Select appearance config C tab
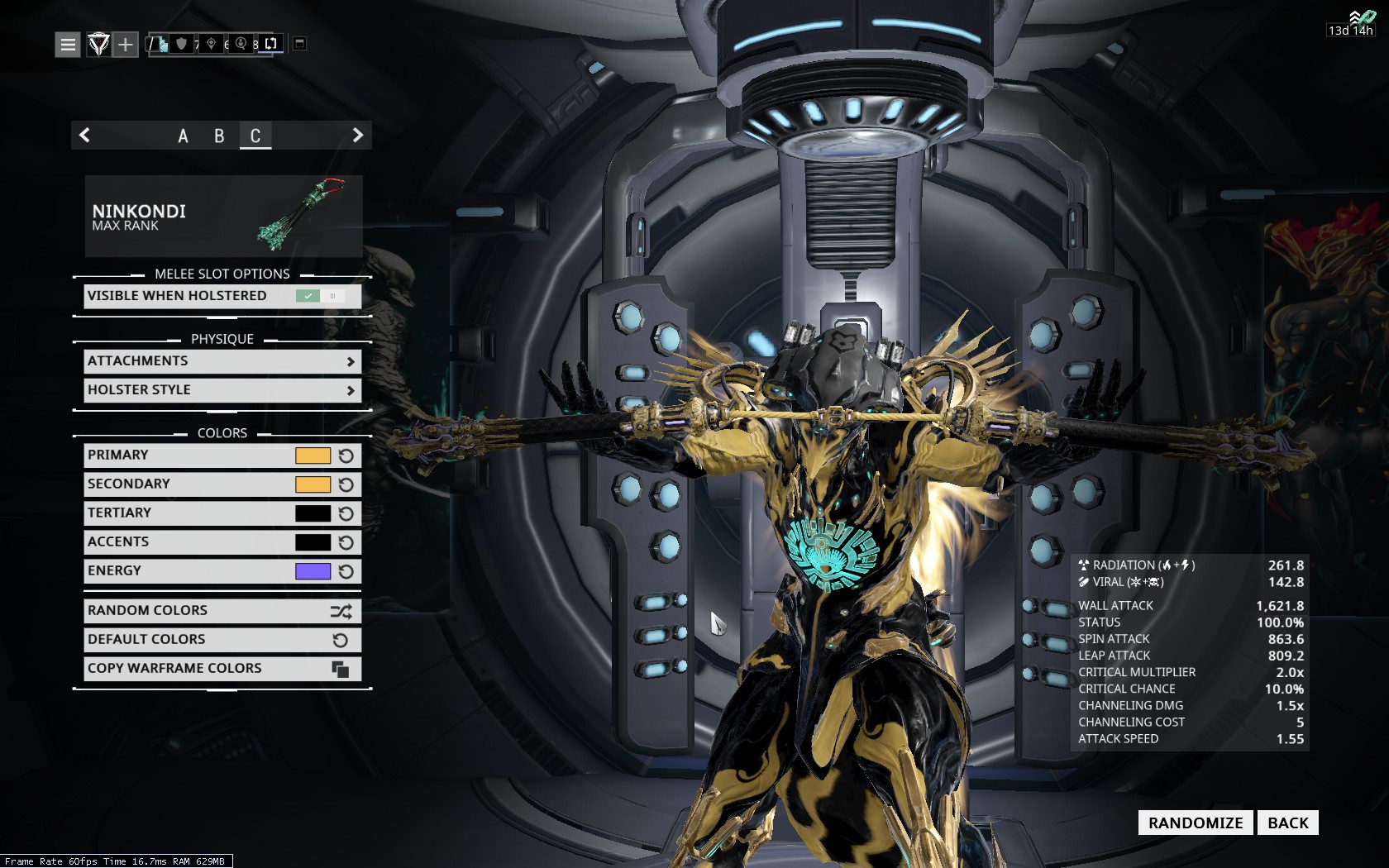The image size is (1389, 868). (x=255, y=136)
